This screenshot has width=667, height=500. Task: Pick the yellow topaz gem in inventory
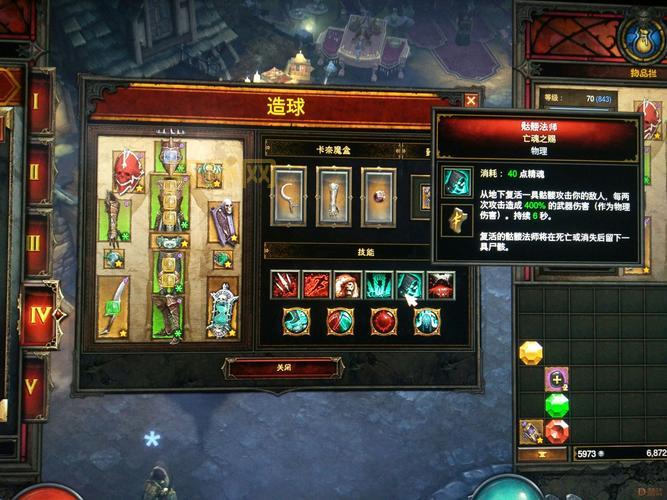click(531, 353)
